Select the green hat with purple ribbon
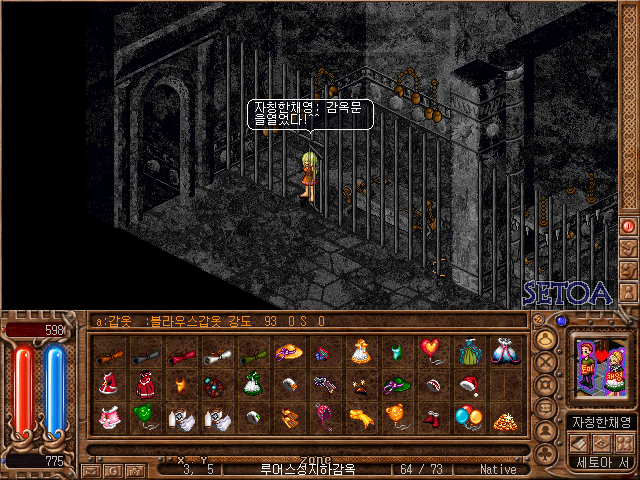 tap(396, 384)
